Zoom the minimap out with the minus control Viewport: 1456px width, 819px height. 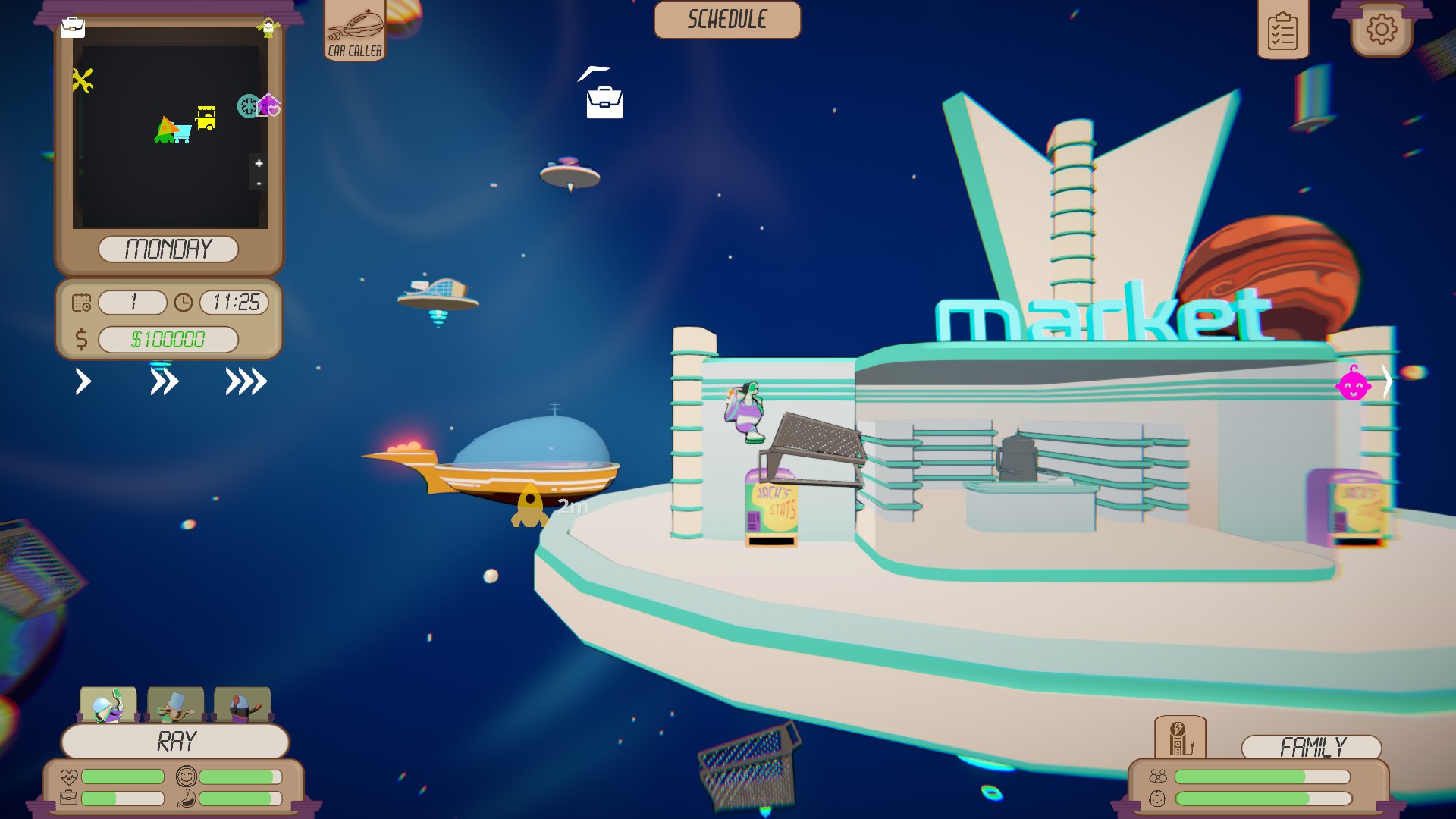click(258, 184)
